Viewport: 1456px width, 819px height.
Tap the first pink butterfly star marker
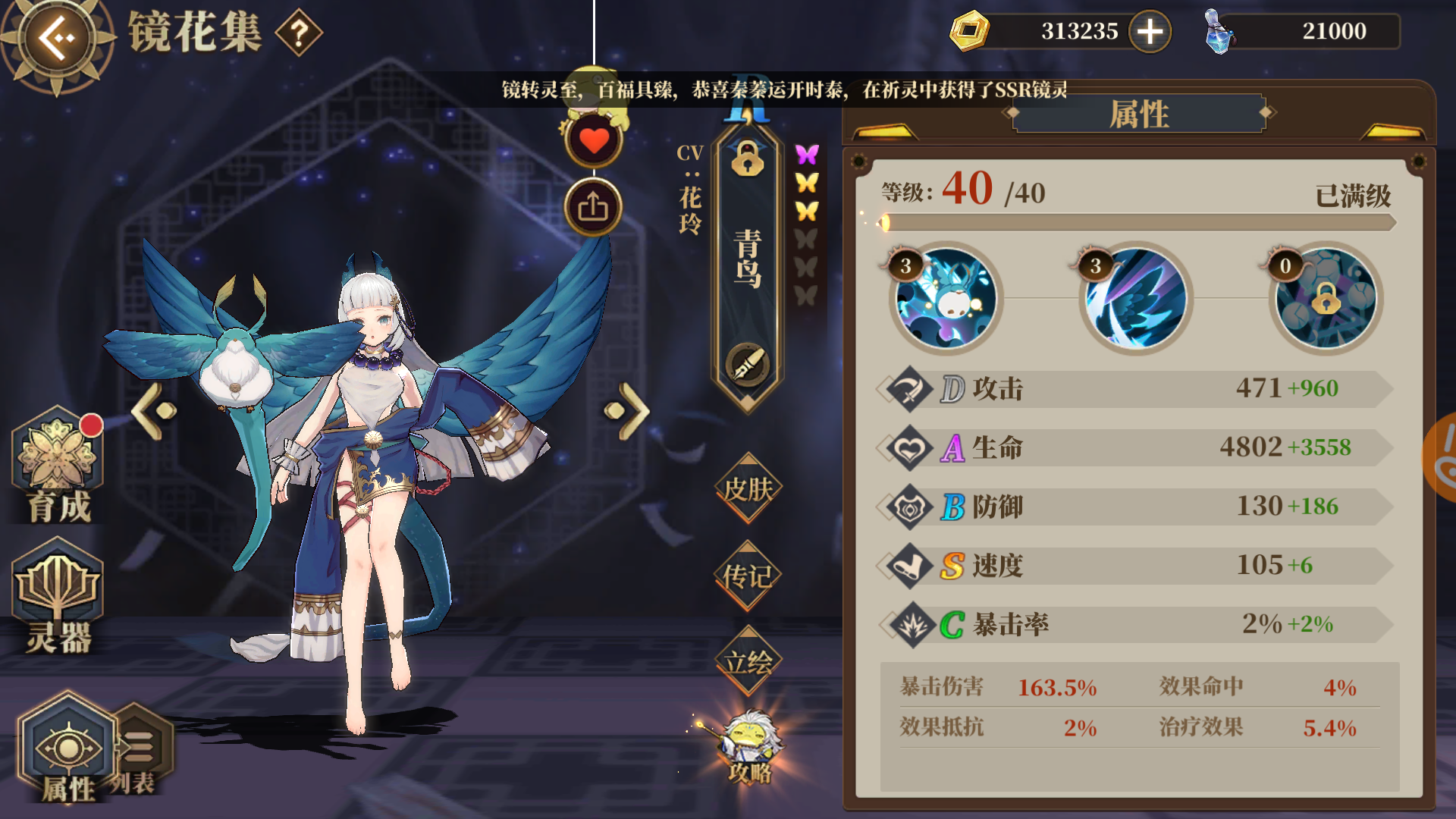(x=808, y=152)
